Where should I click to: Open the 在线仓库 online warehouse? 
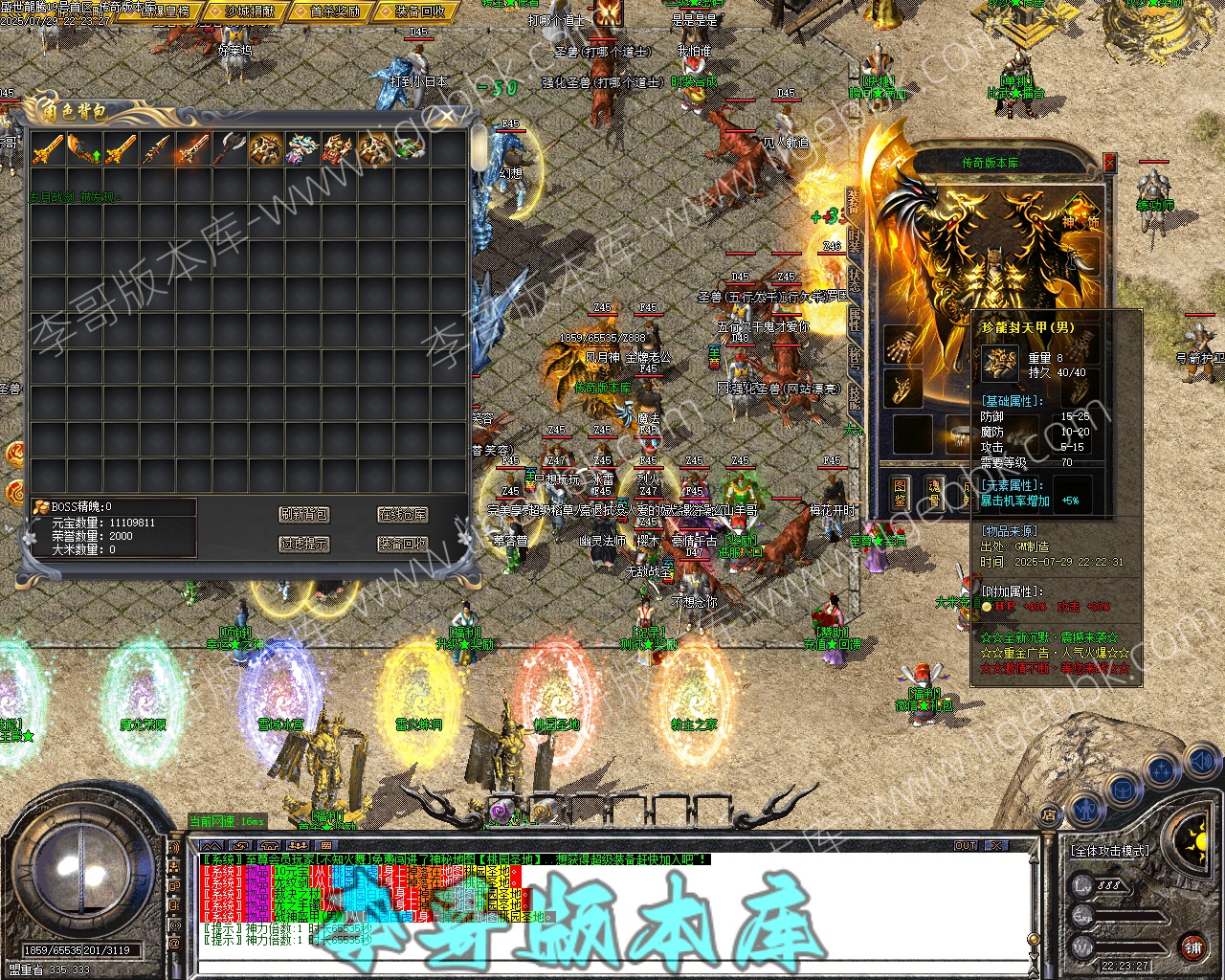402,515
